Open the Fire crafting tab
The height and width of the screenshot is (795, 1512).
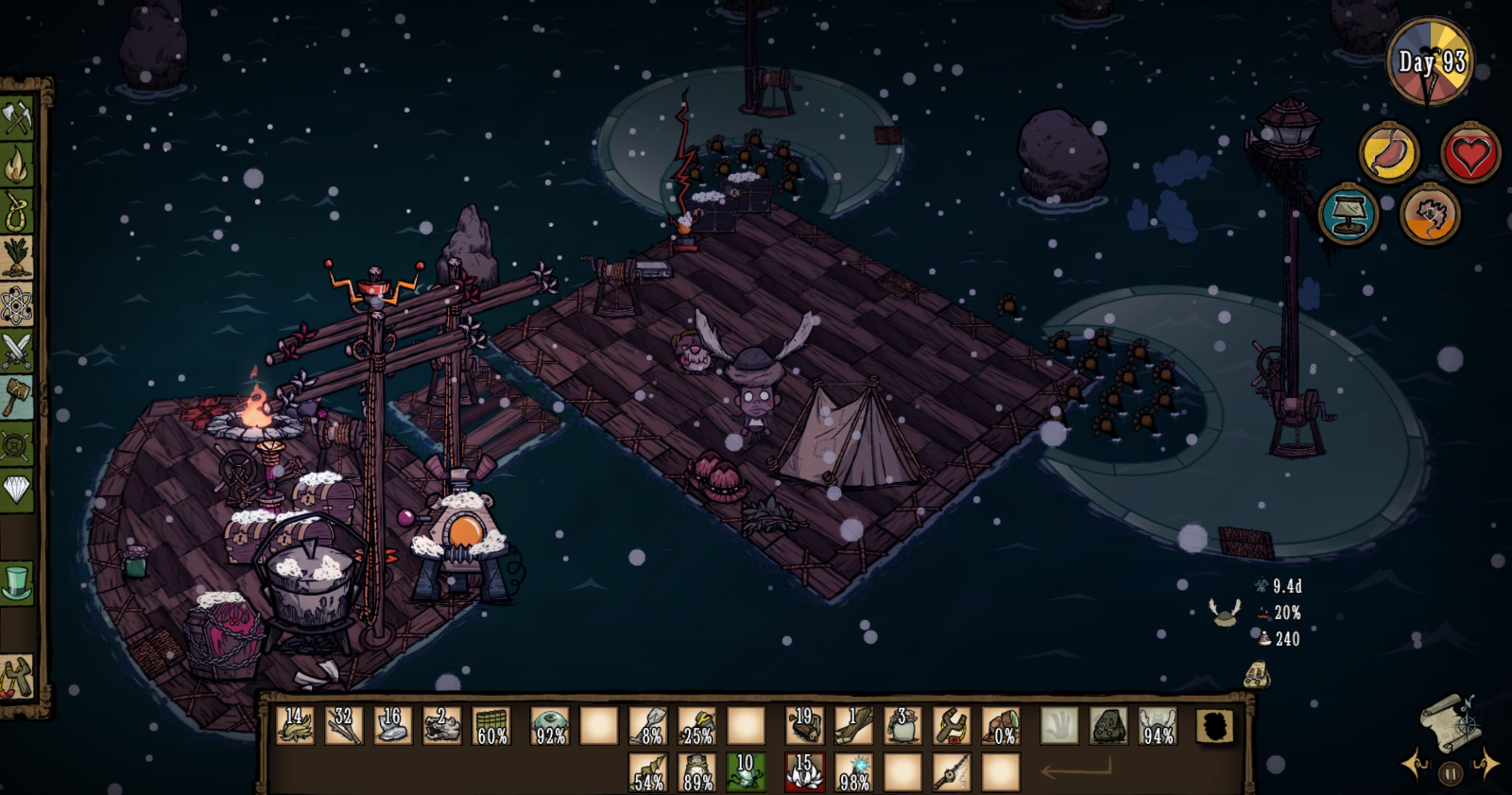(x=17, y=165)
